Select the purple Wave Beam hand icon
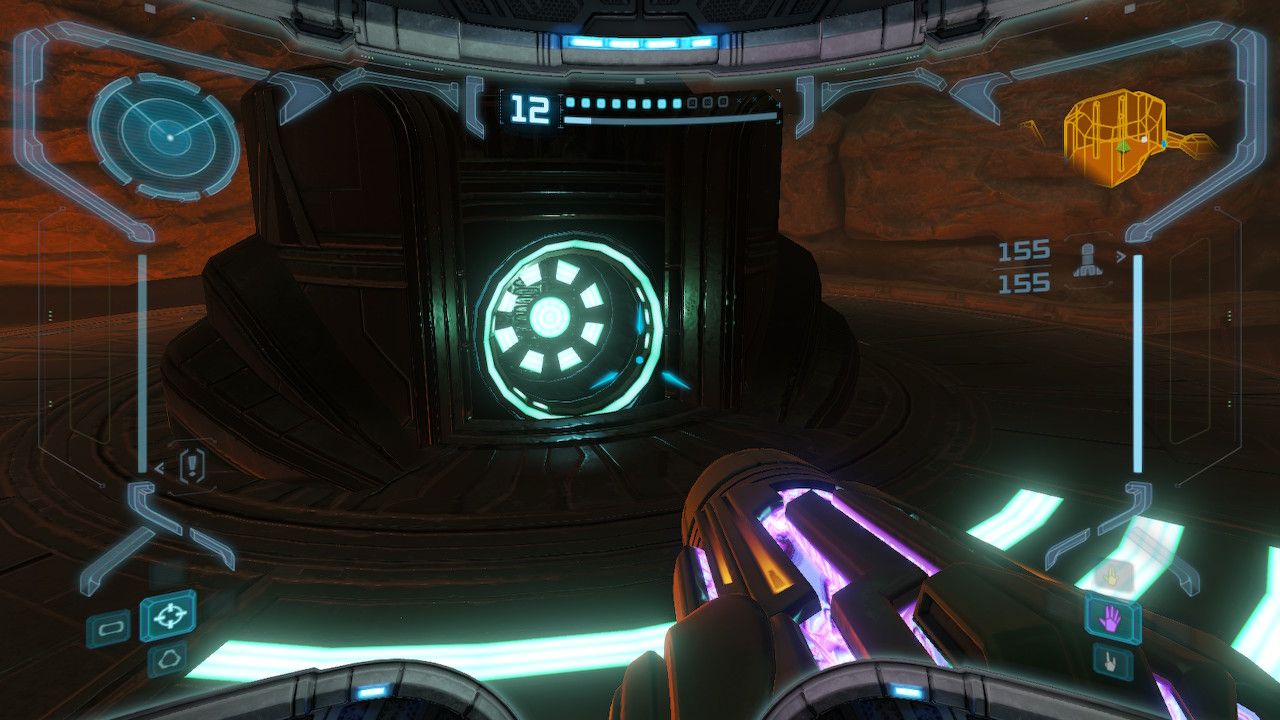Screen dimensions: 1280x720 1110,617
